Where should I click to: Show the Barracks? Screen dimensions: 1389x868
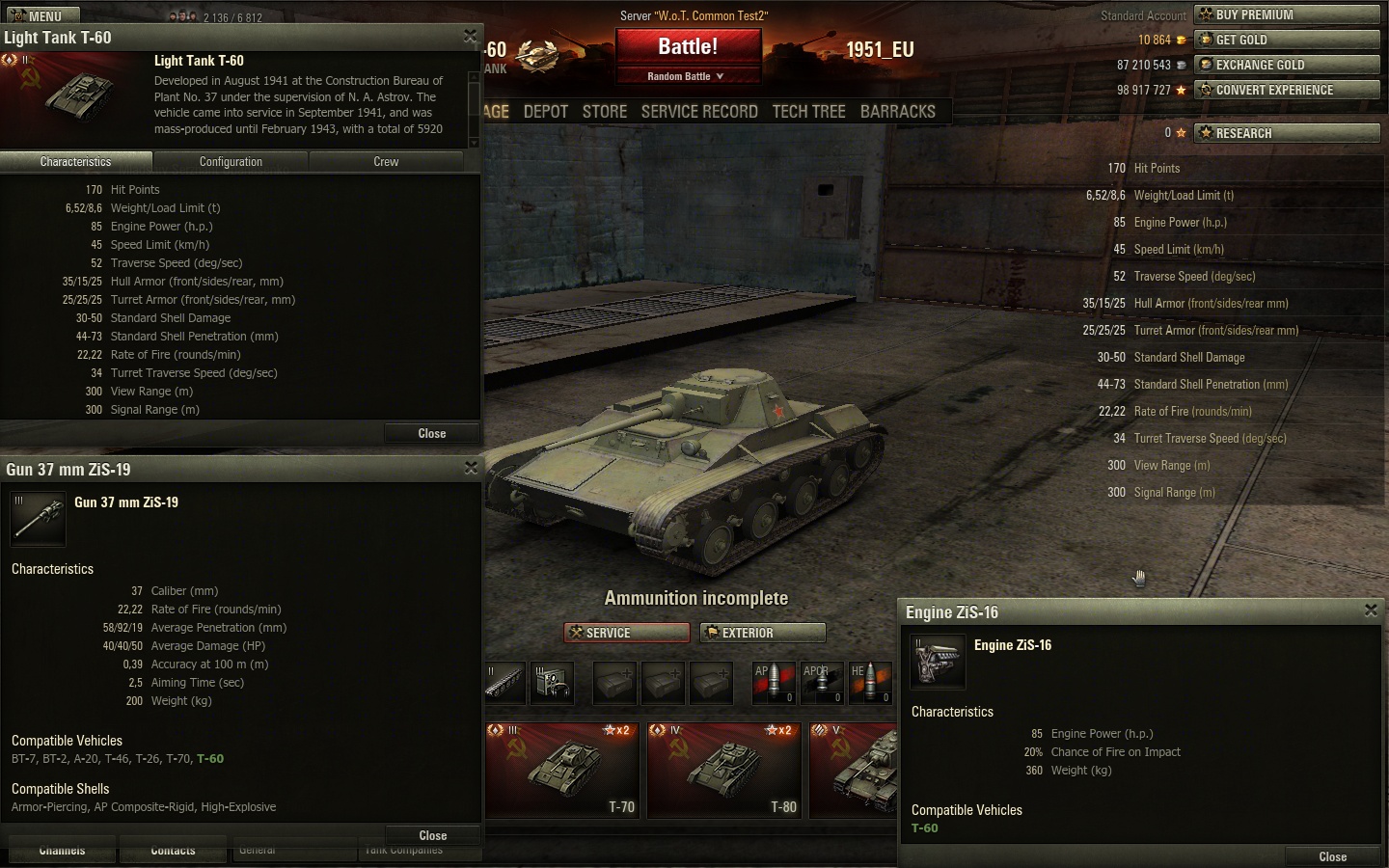coord(897,112)
